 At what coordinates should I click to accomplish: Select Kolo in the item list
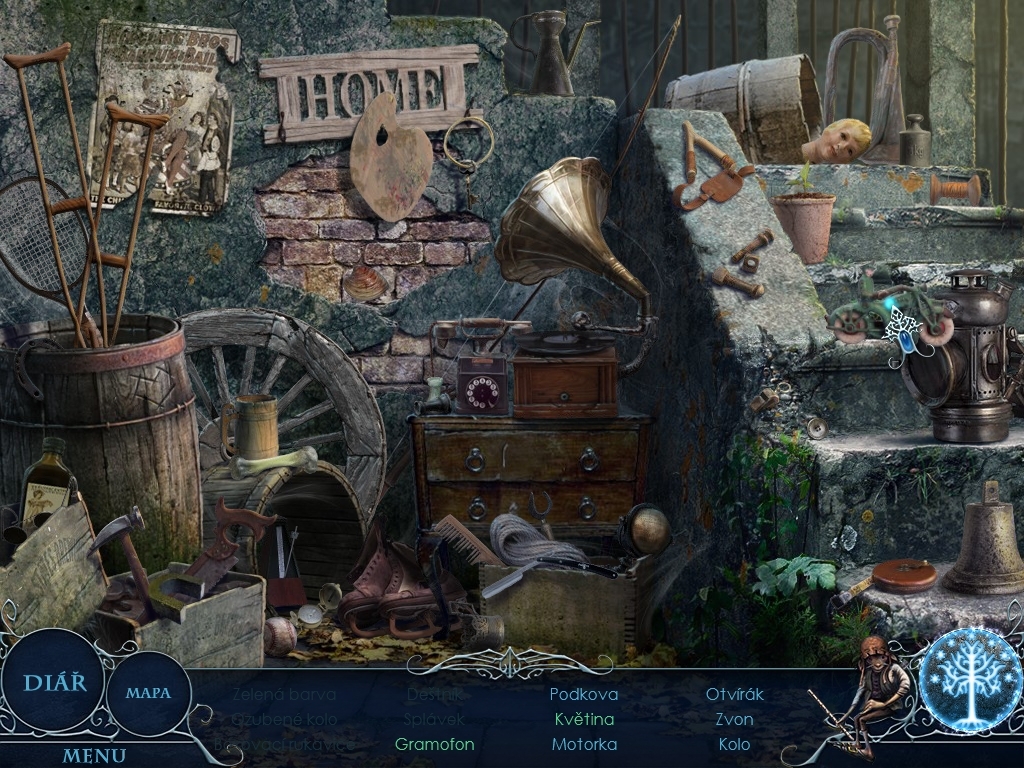735,744
